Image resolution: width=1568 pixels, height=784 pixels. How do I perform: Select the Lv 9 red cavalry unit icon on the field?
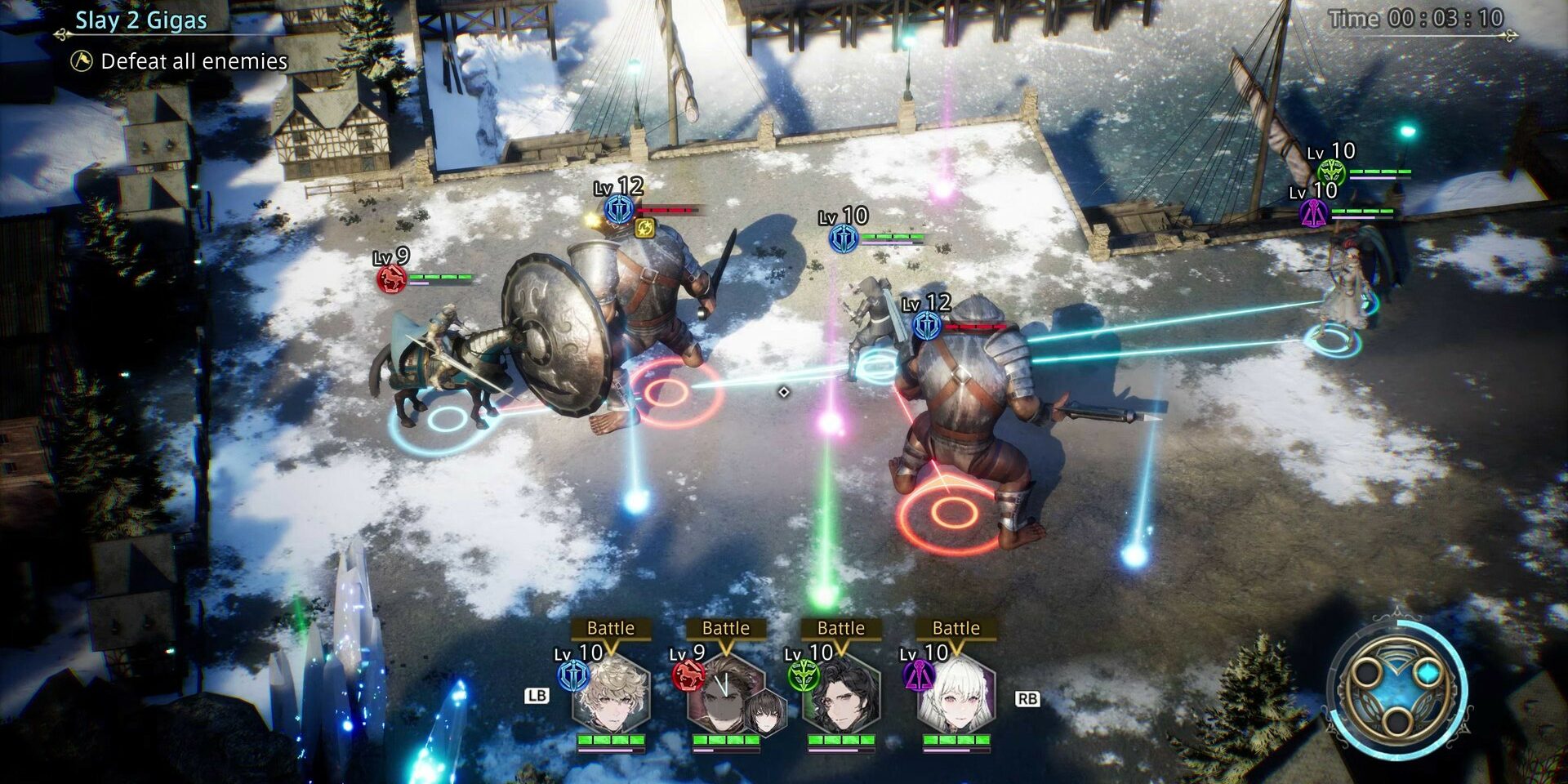click(391, 278)
